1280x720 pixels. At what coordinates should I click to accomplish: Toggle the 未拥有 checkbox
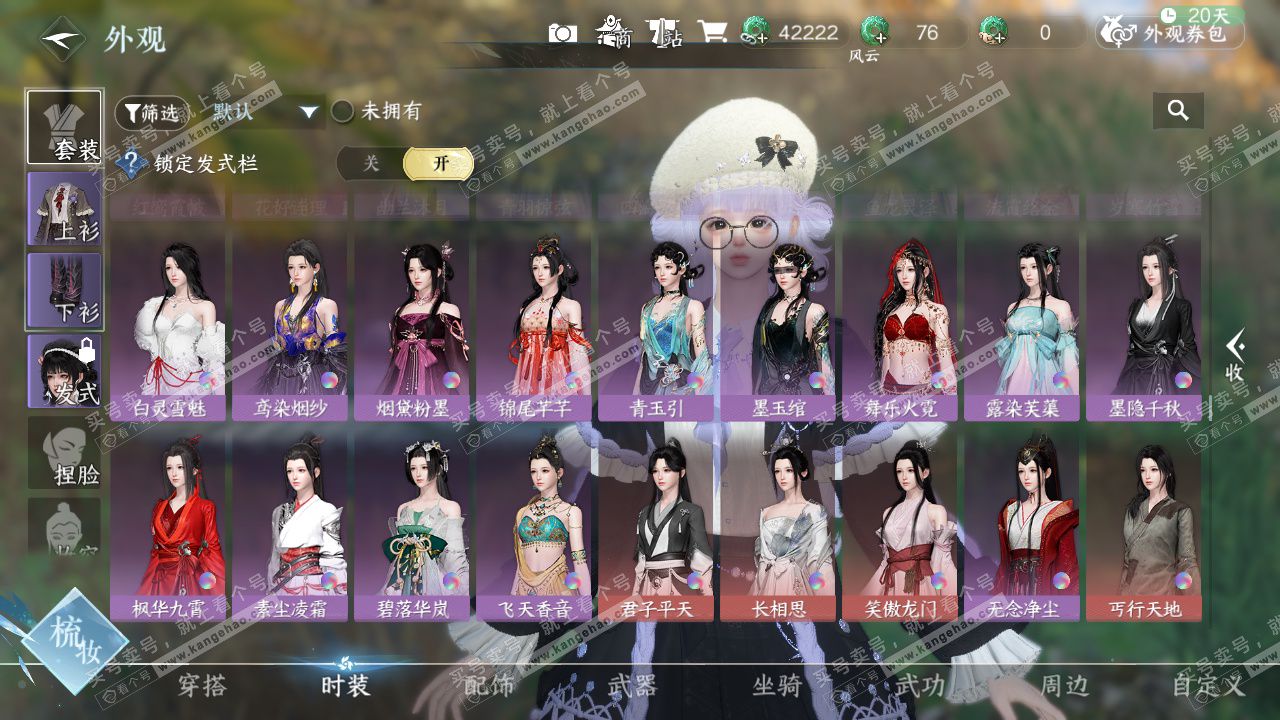pos(343,111)
